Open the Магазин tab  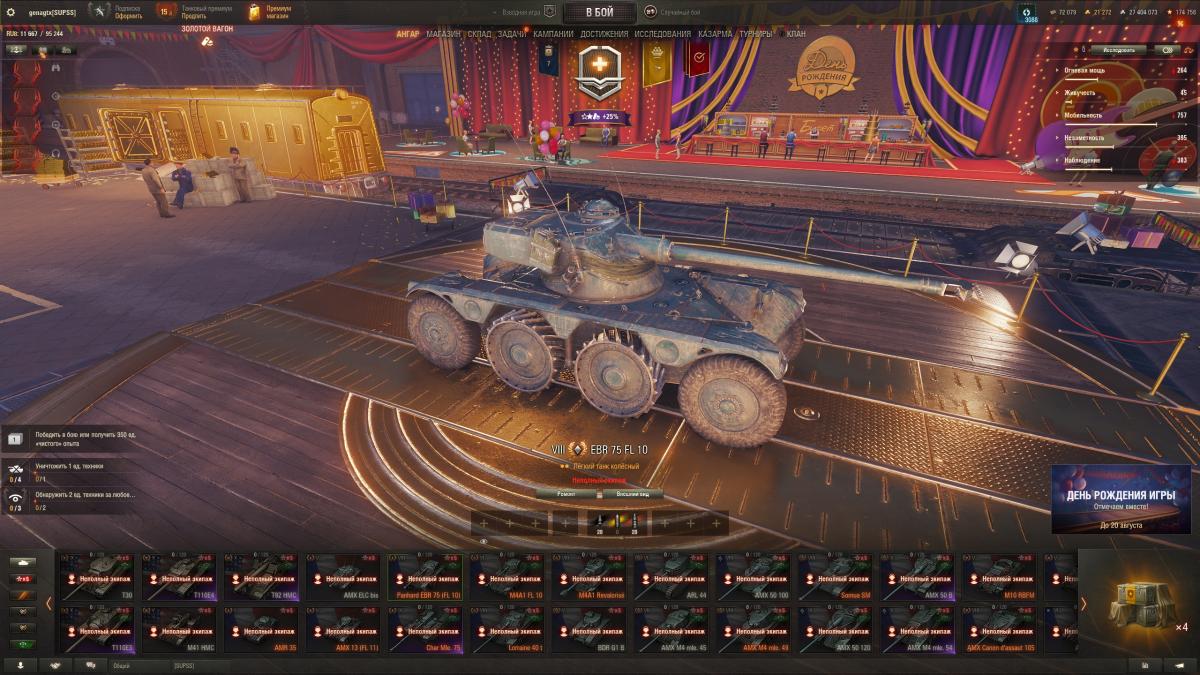coord(443,34)
